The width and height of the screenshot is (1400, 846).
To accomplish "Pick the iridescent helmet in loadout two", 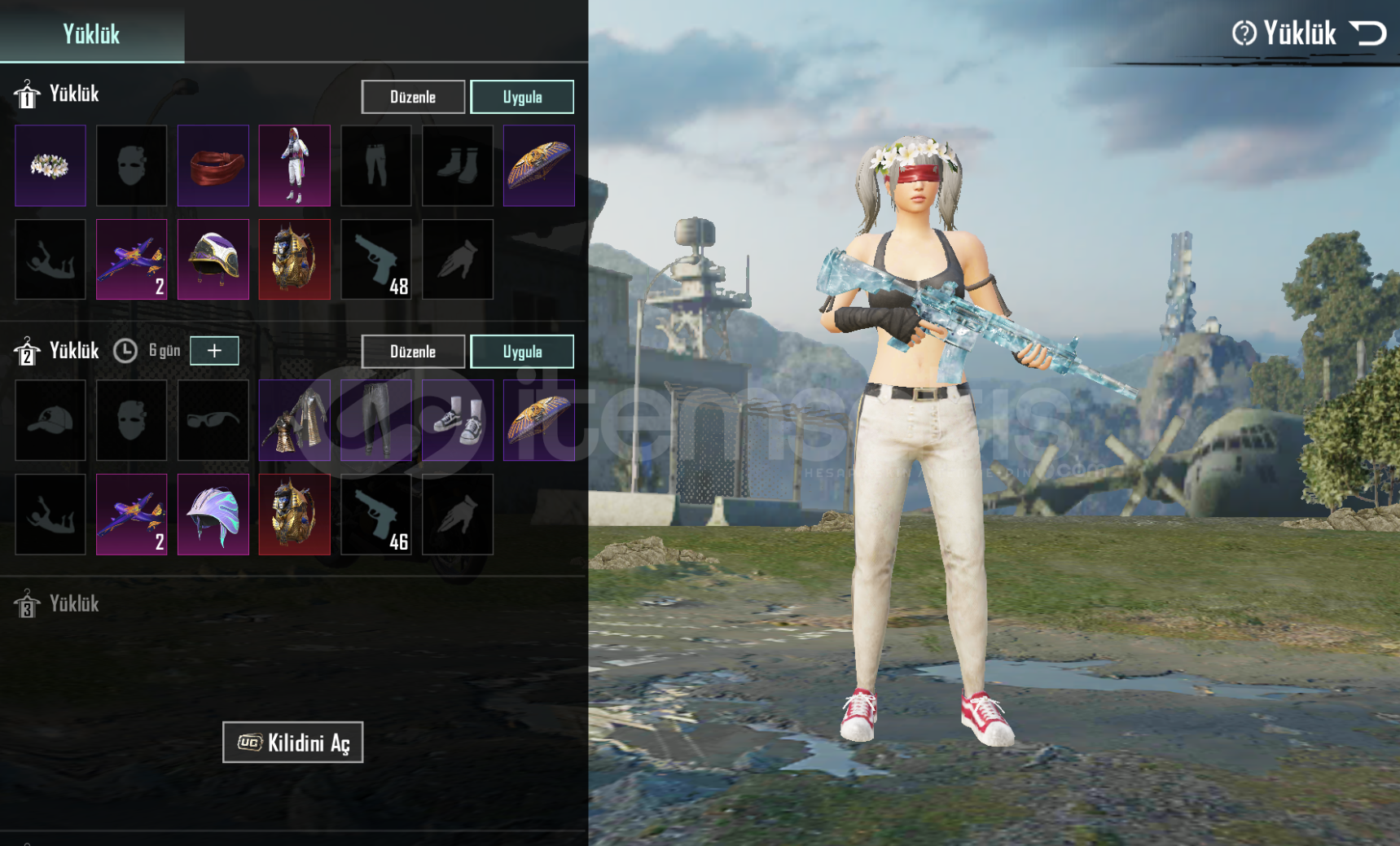I will point(213,515).
